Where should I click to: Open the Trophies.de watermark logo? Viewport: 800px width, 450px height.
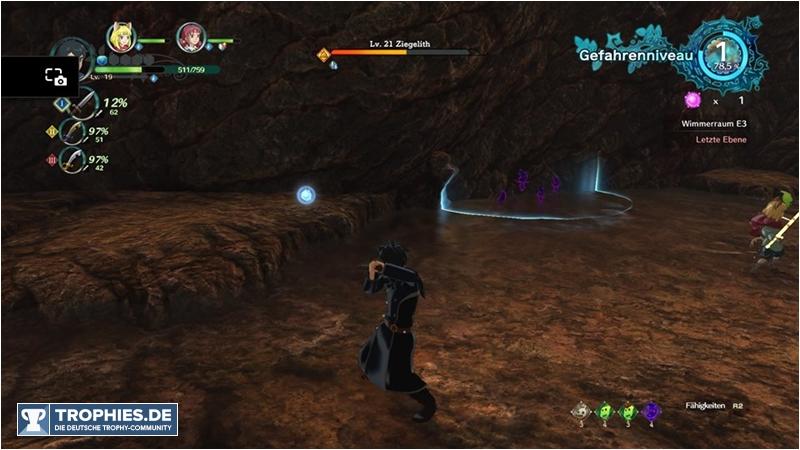[x=97, y=419]
